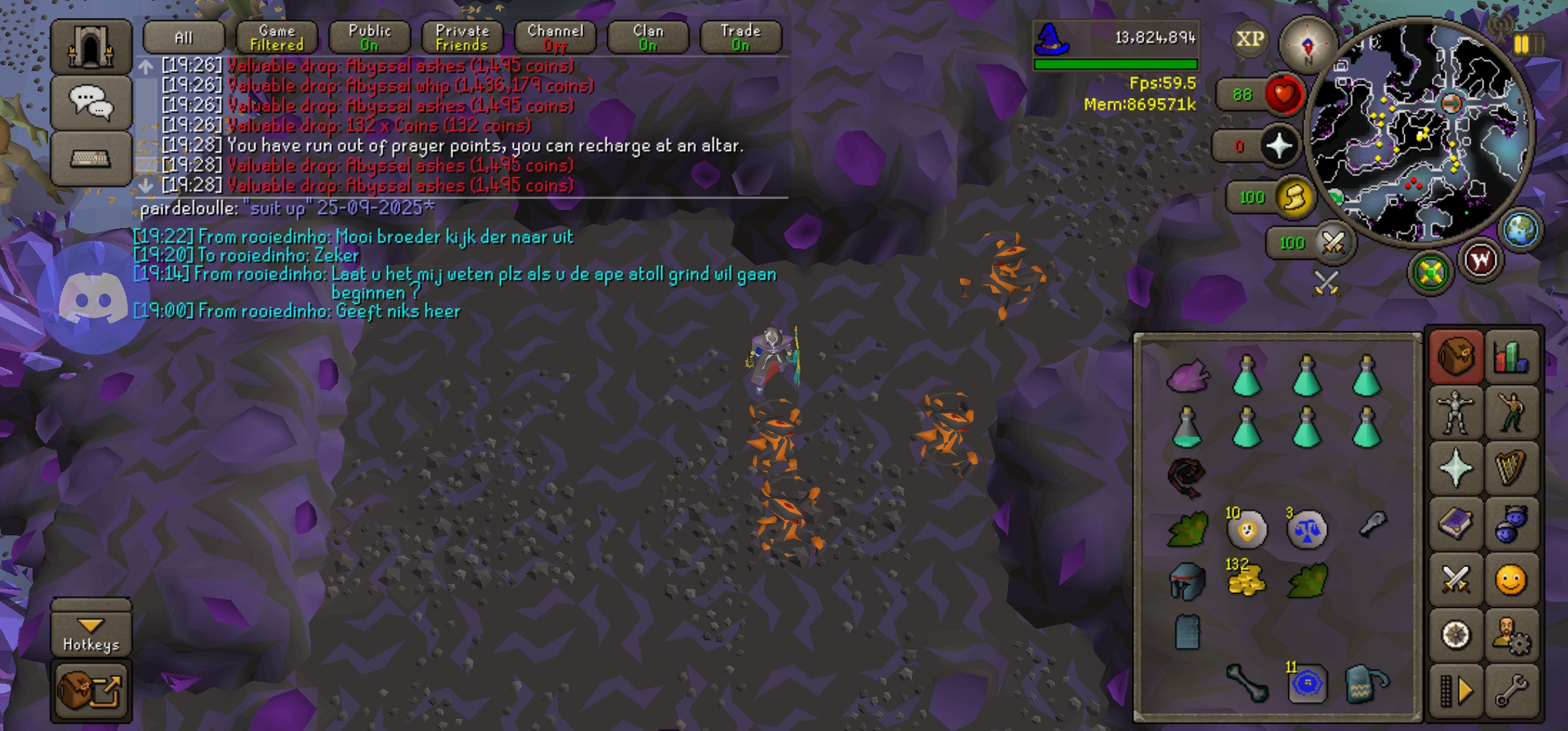Screen dimensions: 1568x731
Task: Open the wrench settings tab
Action: coord(1511,691)
